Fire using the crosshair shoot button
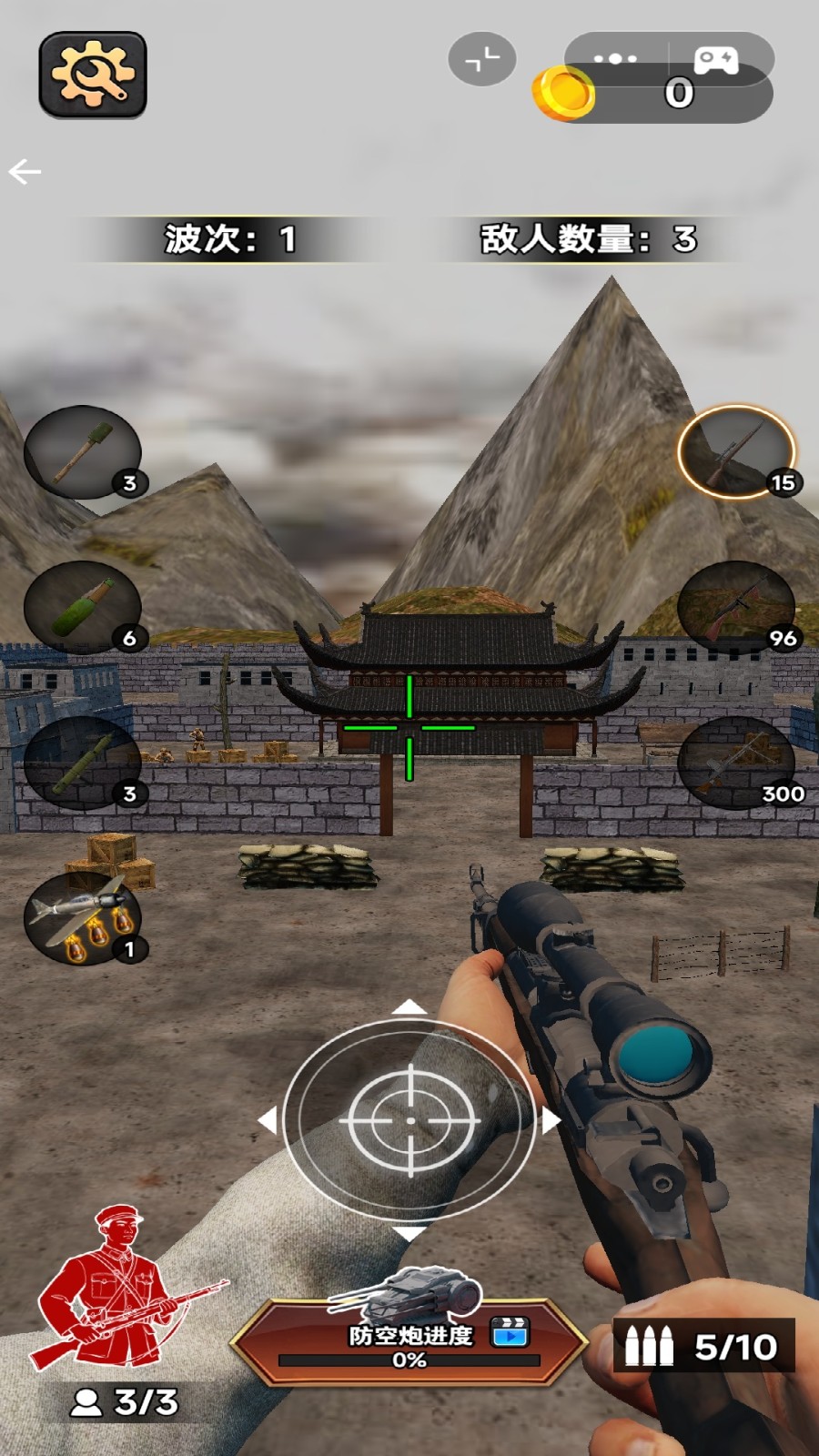 409,1121
